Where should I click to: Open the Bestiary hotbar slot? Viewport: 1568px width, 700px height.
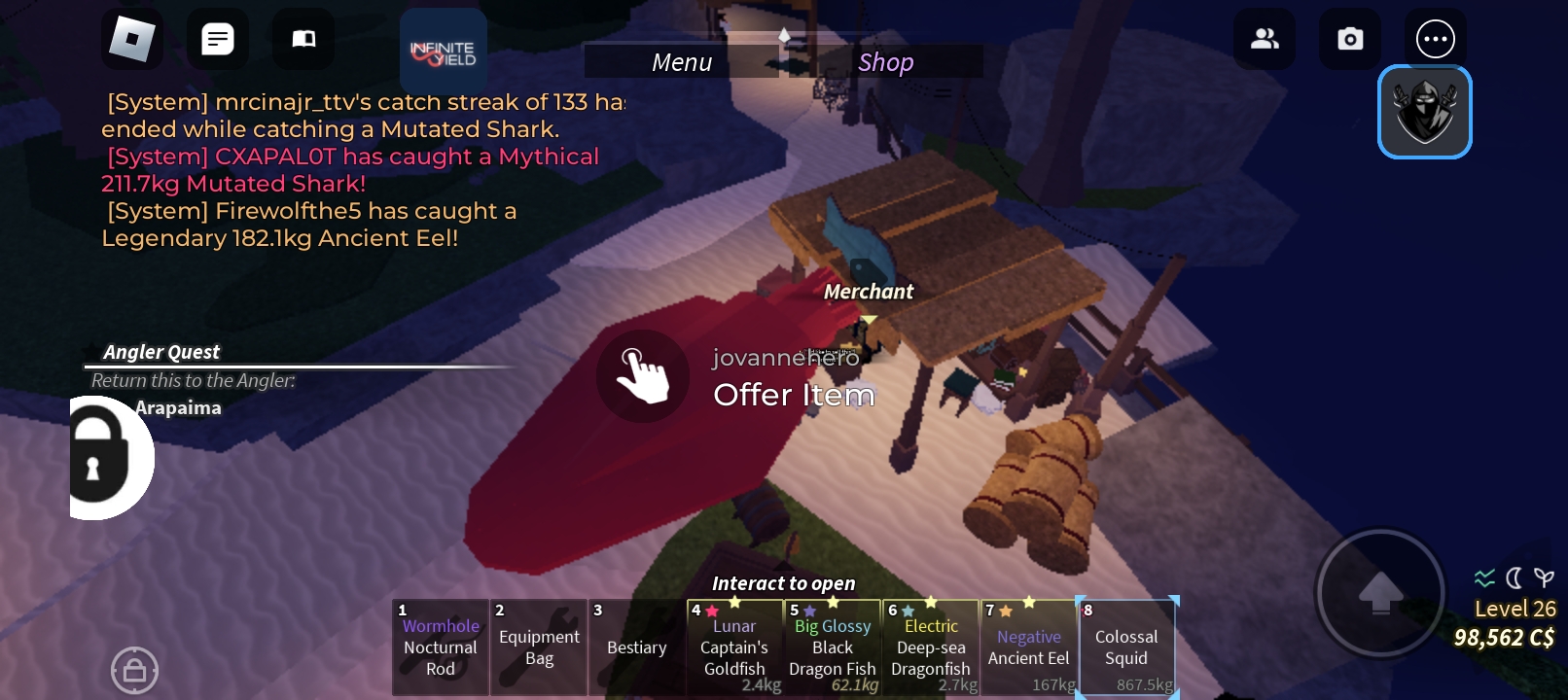[636, 647]
